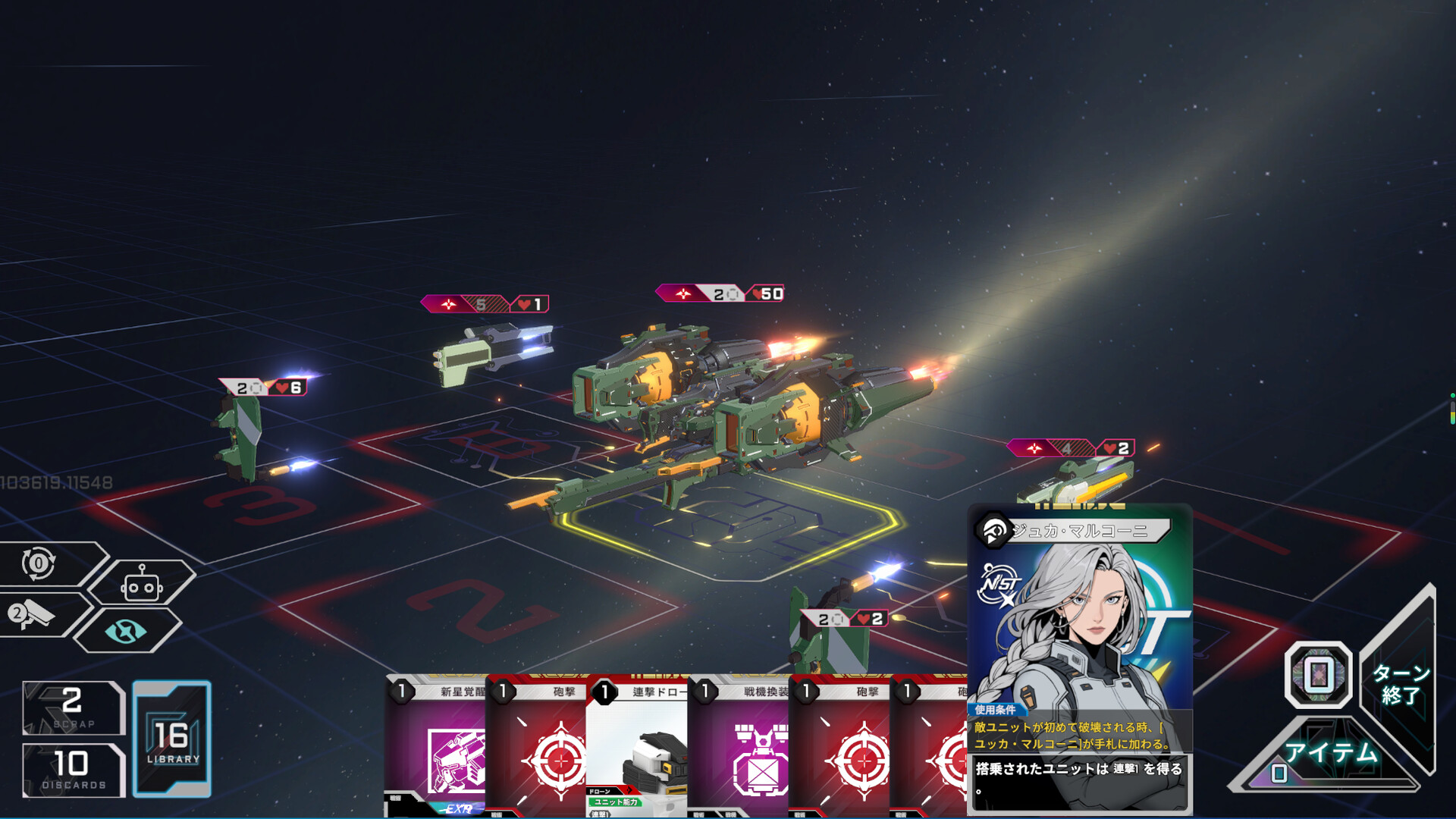The height and width of the screenshot is (819, 1456).
Task: Click the circular arrows cycle counter
Action: click(39, 563)
